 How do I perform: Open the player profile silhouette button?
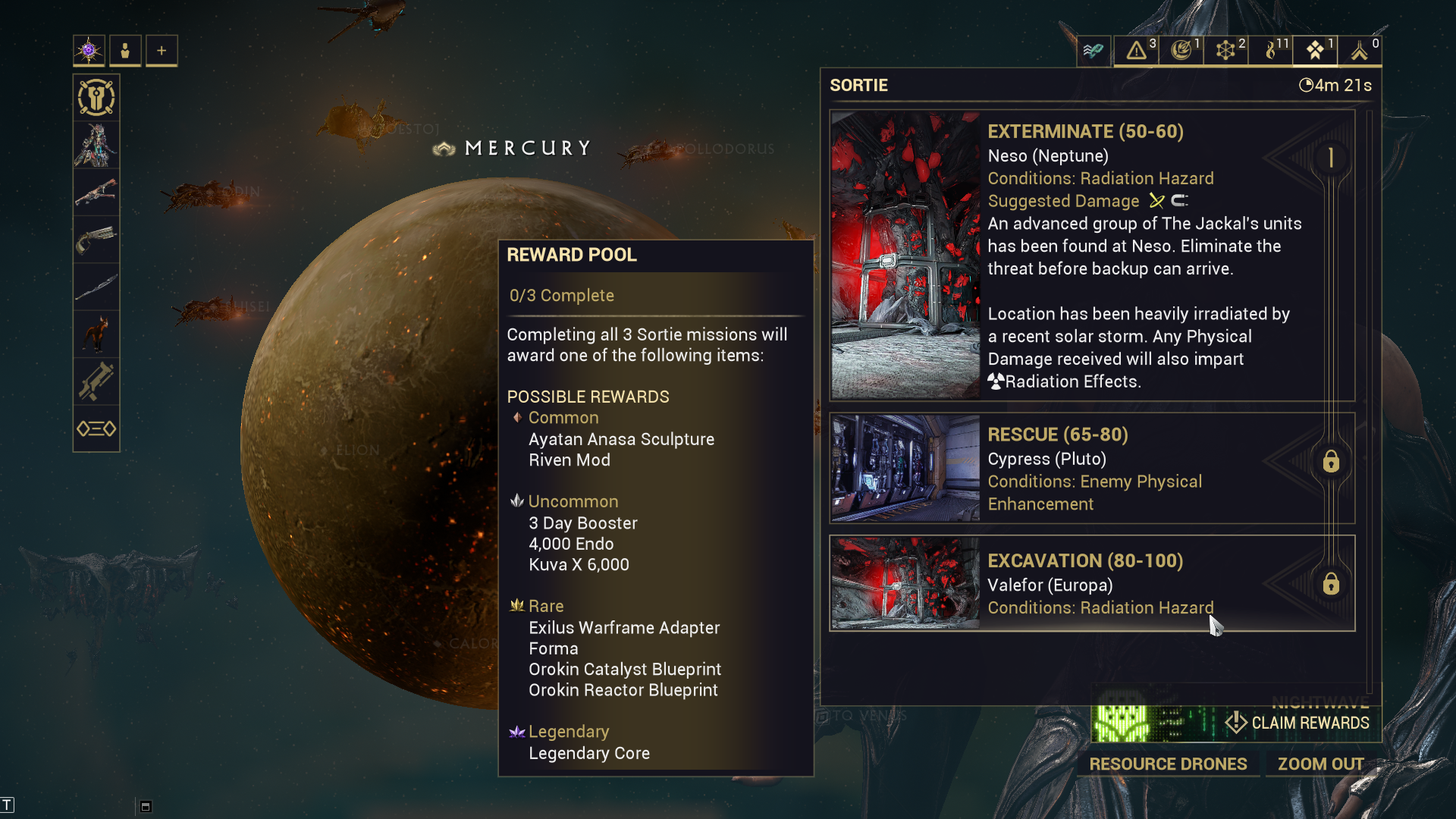coord(125,51)
